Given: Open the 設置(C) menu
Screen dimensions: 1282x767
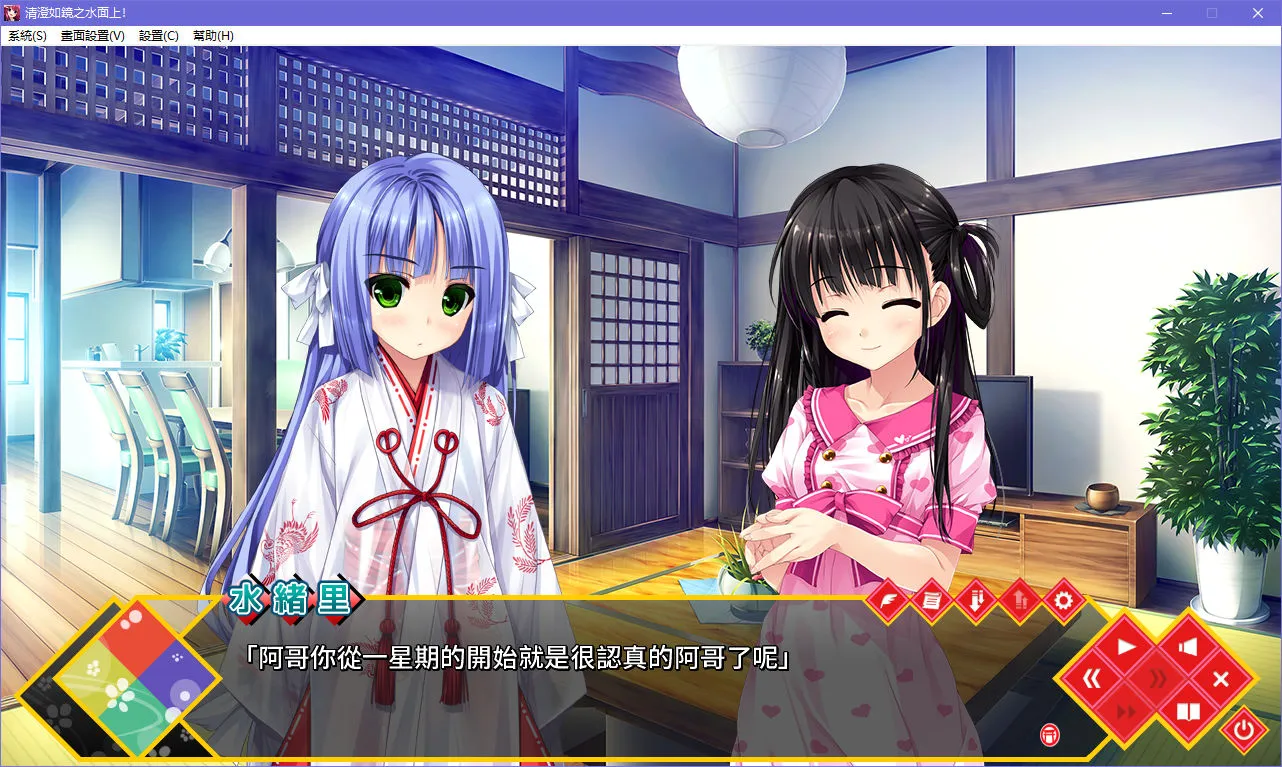Looking at the screenshot, I should pos(160,35).
